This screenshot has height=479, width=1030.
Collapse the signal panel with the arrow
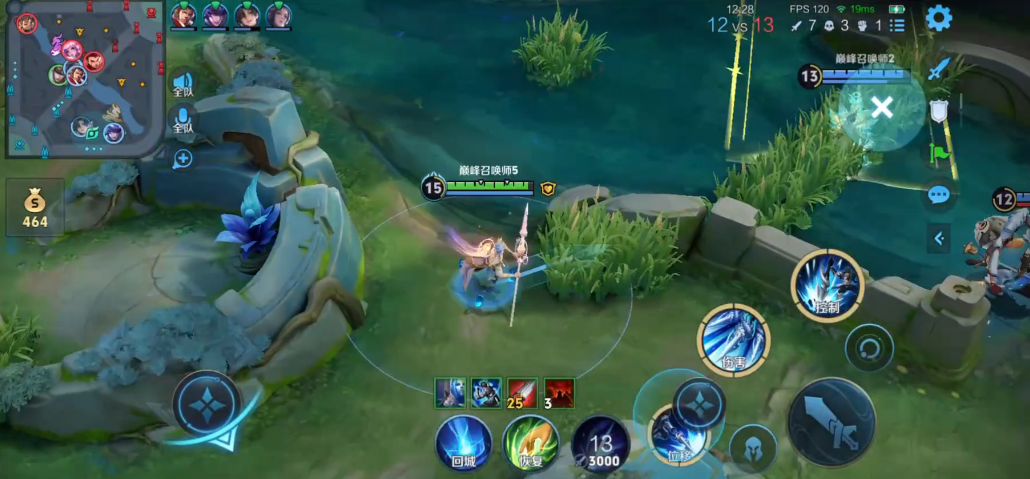tap(938, 238)
